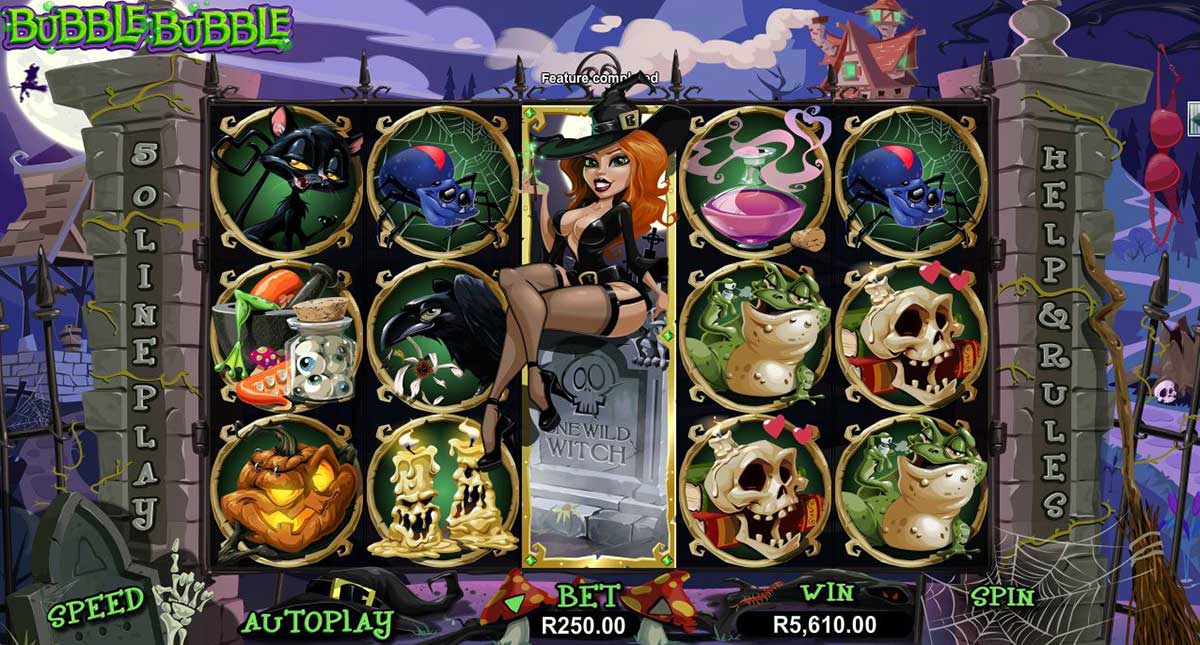1200x645 pixels.
Task: Open the Autoplay options
Action: tap(317, 622)
